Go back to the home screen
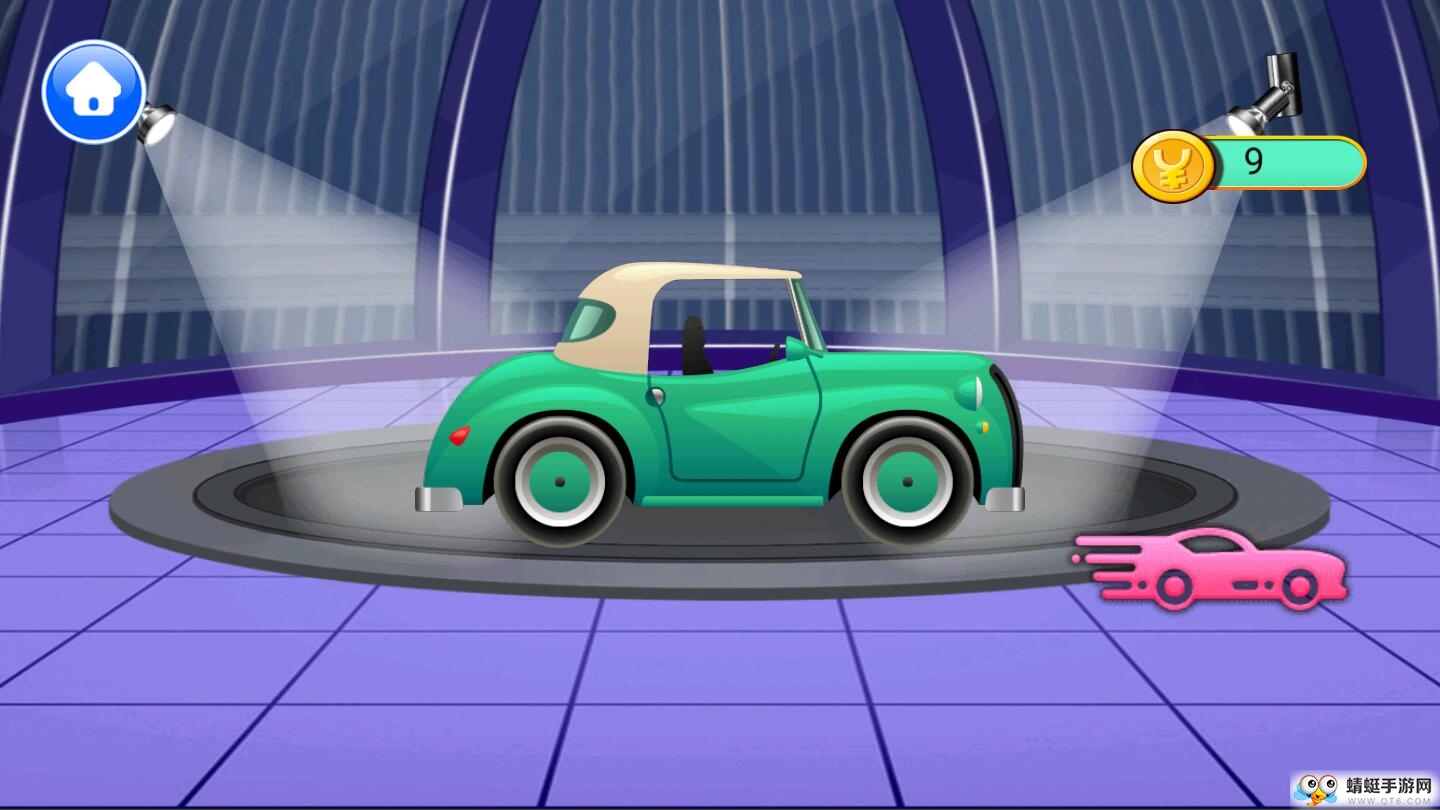1440x810 pixels. 94,92
